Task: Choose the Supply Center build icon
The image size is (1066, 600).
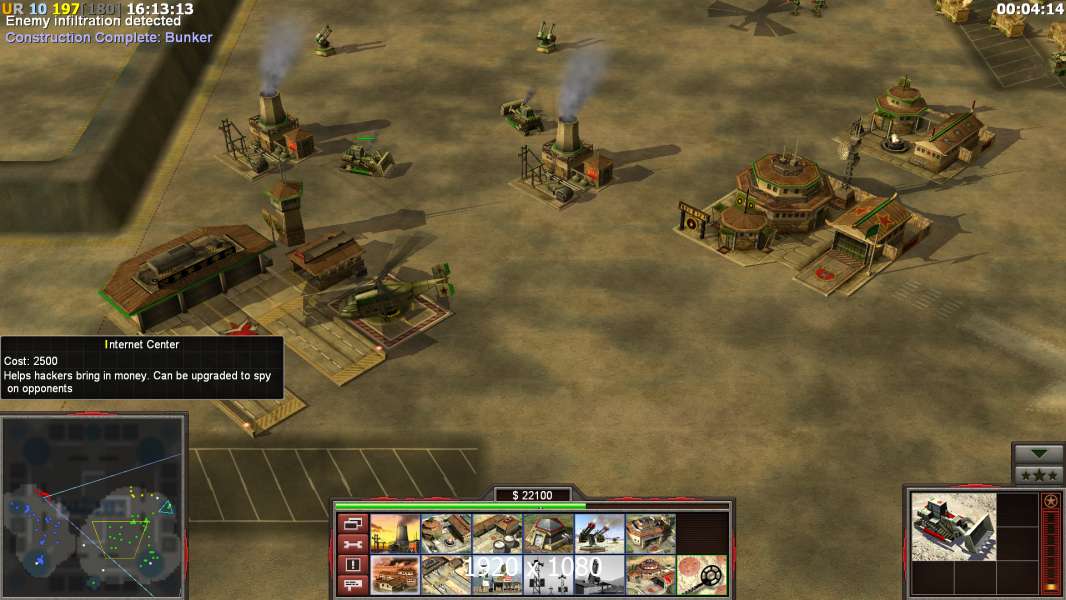Action: (x=497, y=533)
